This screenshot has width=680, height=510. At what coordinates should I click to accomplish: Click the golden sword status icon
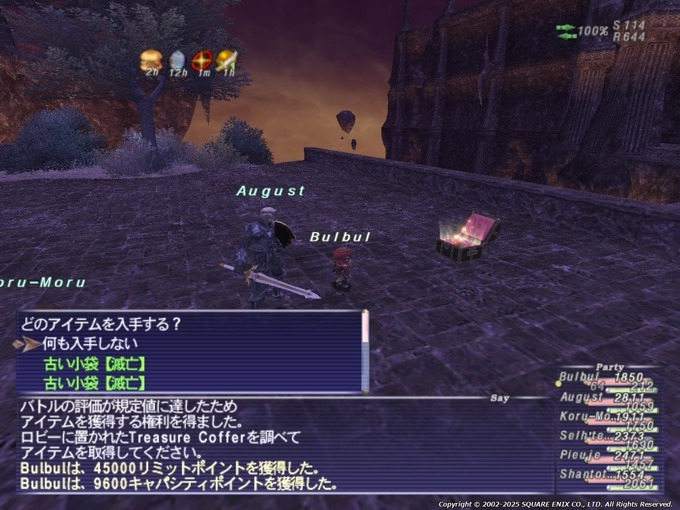pyautogui.click(x=228, y=60)
